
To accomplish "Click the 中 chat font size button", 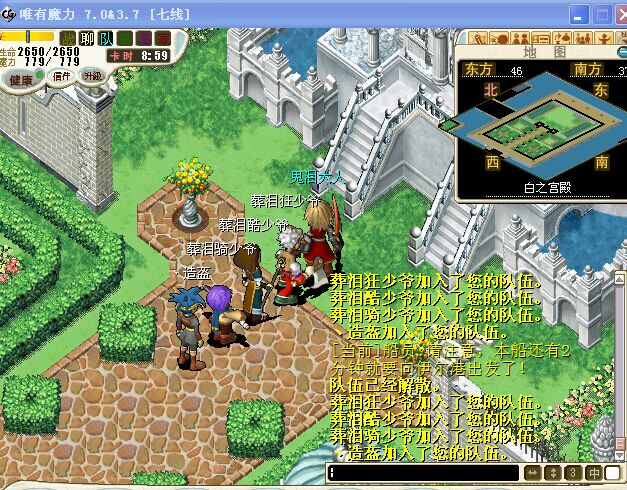I will pos(594,473).
